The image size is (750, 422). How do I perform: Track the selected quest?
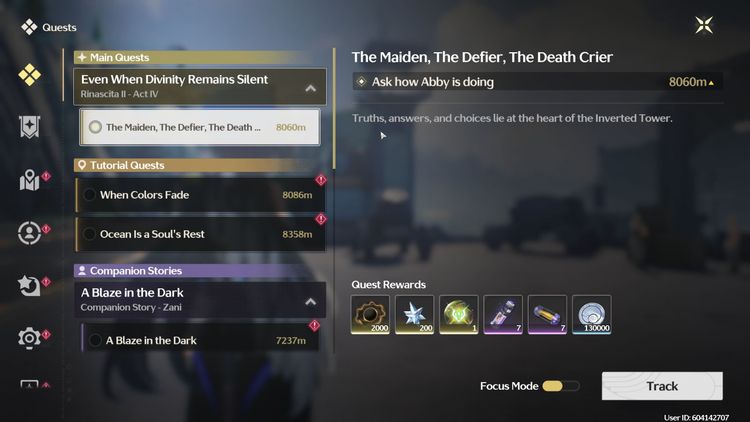[662, 386]
